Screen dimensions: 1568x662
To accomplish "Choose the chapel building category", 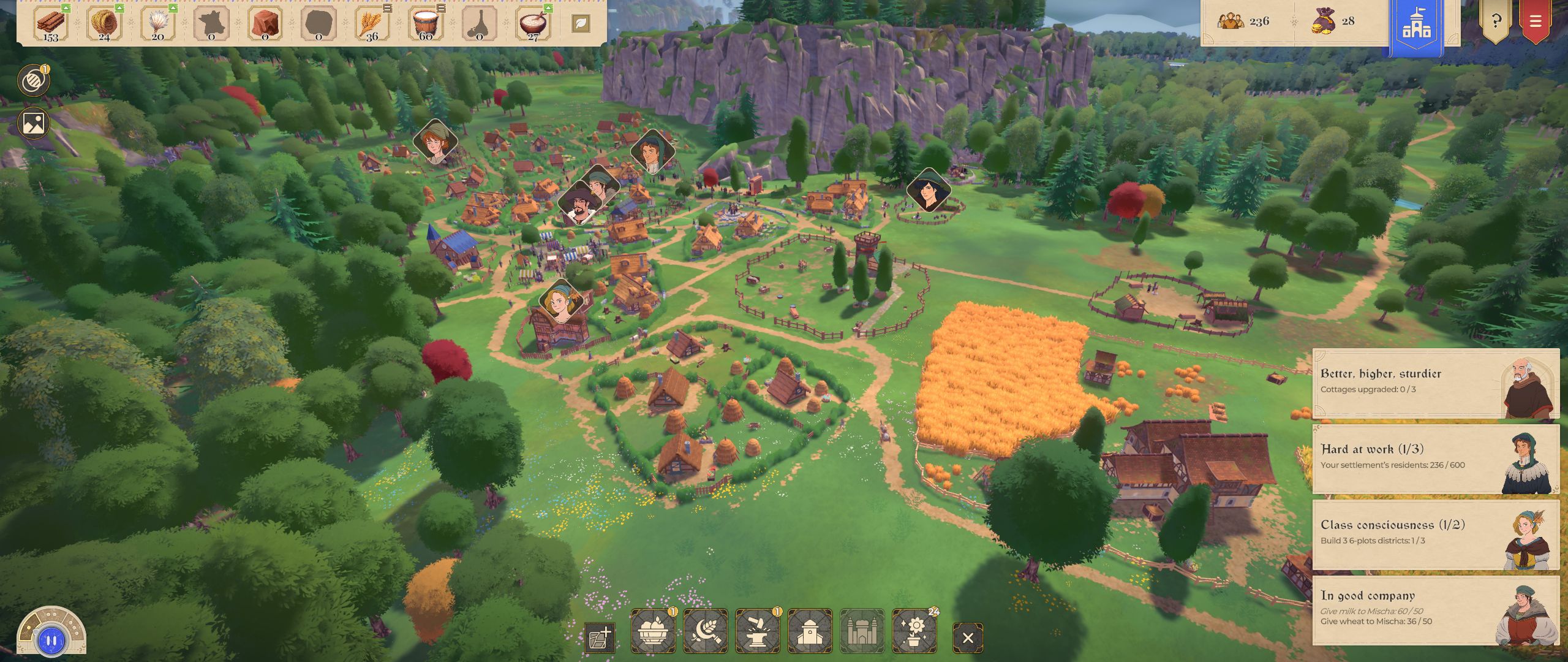I will pyautogui.click(x=810, y=631).
